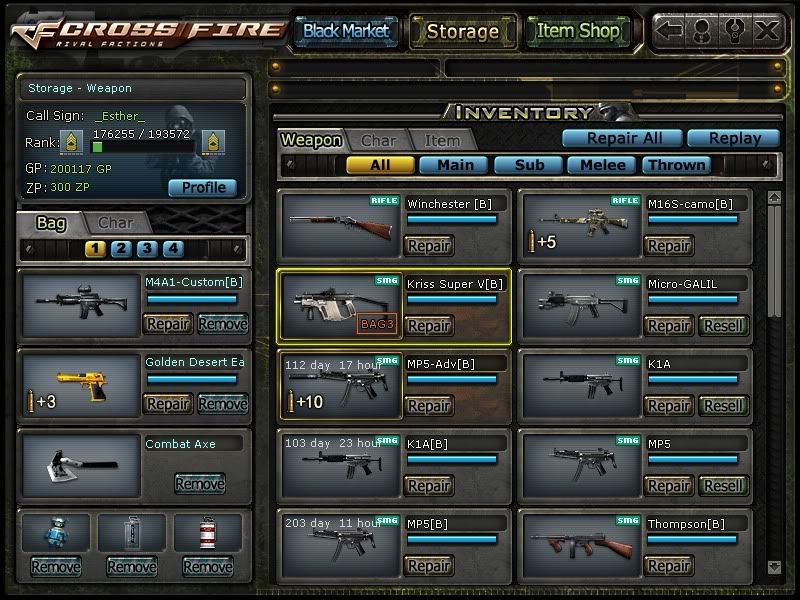800x600 pixels.
Task: Remove the M4A1-Custom from bag
Action: pos(222,324)
